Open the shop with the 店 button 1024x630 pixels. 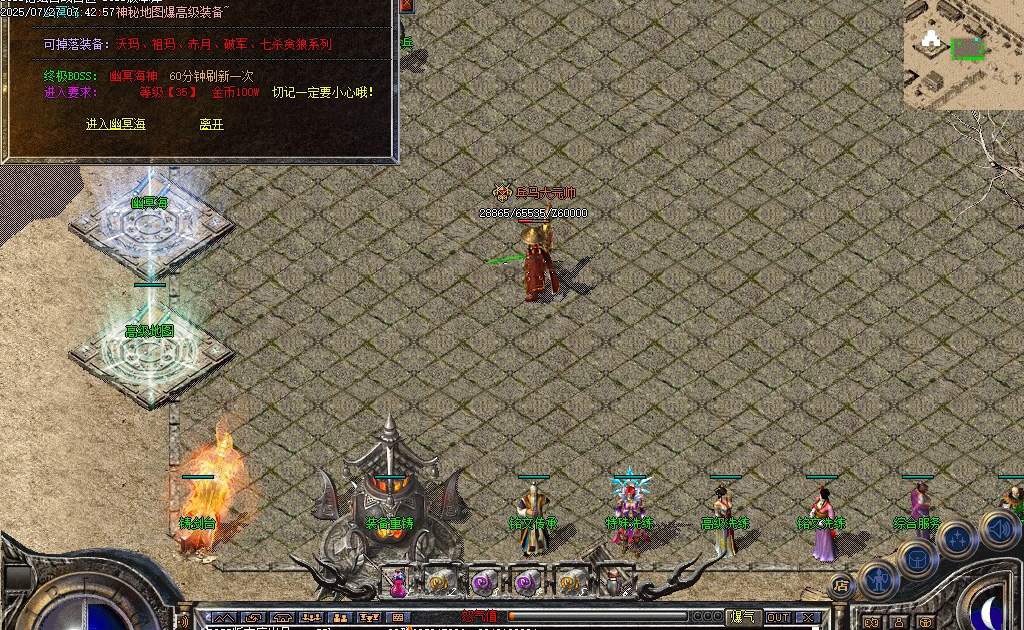[x=842, y=586]
